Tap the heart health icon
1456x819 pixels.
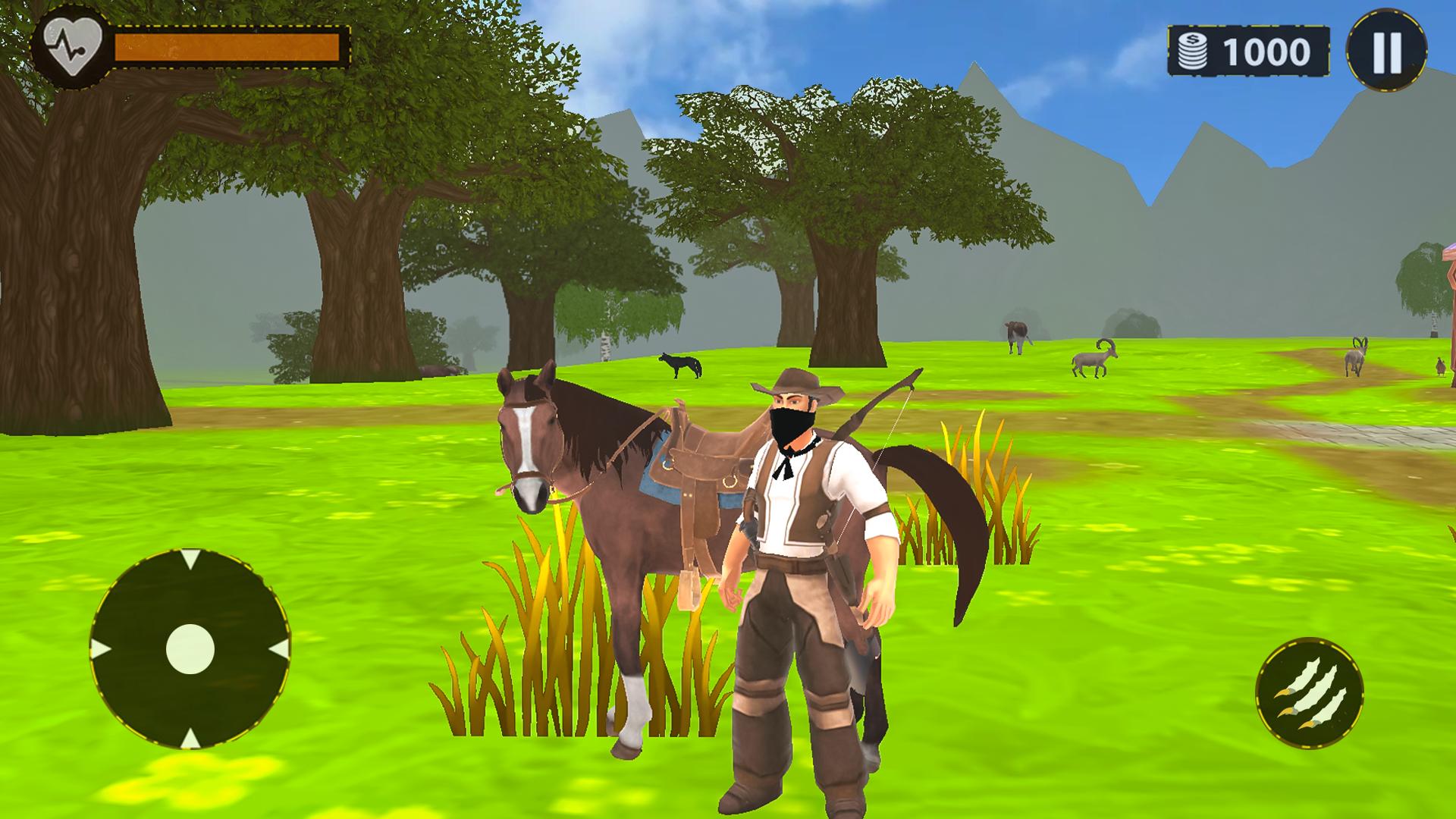(x=72, y=44)
